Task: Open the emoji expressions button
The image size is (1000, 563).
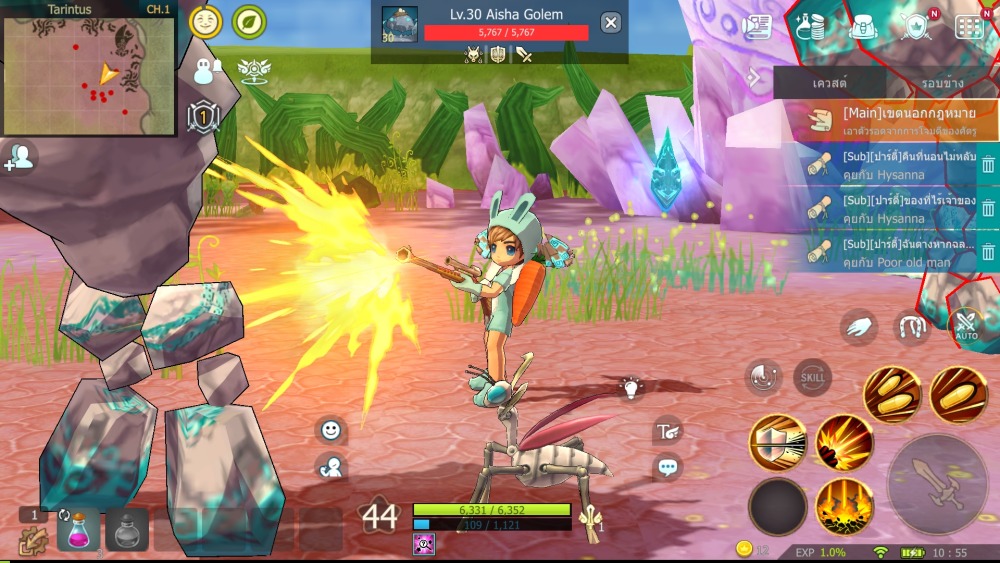Action: (331, 431)
